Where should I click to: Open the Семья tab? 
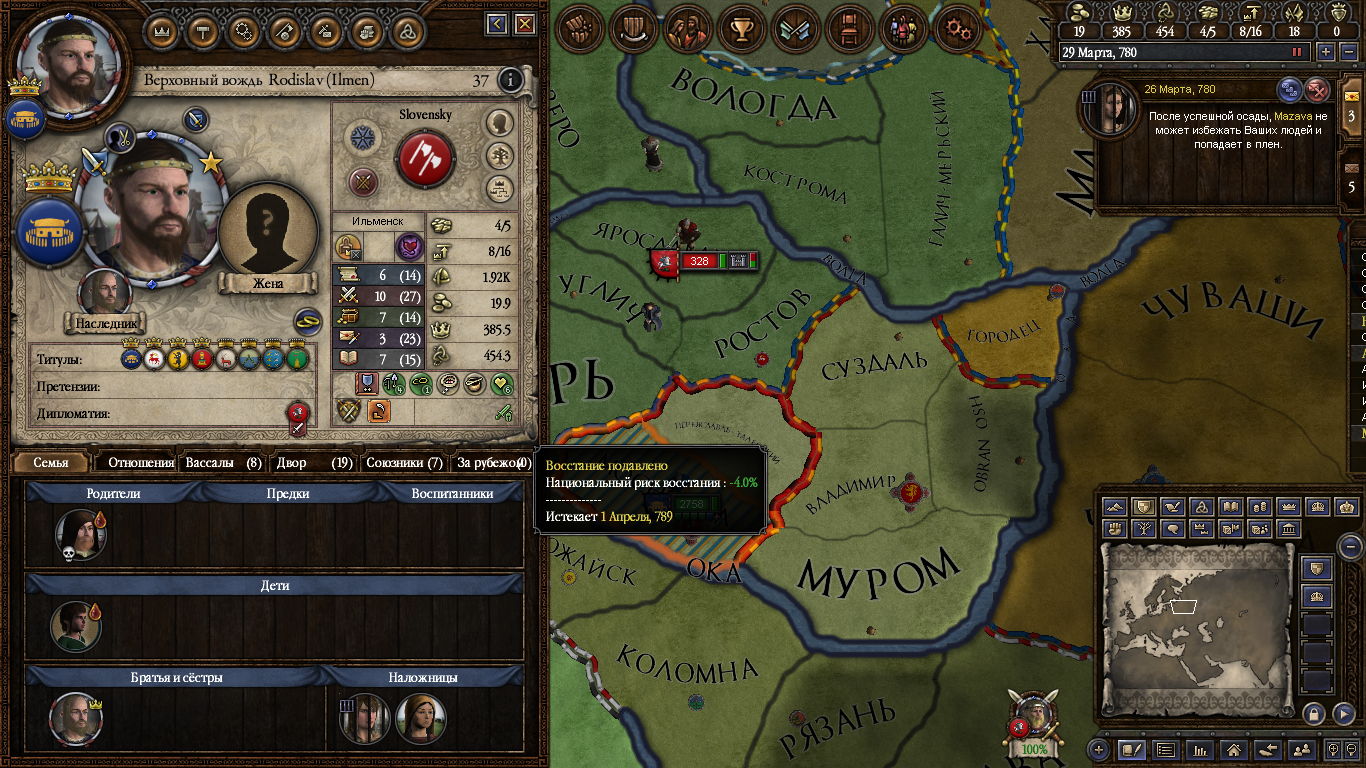click(x=51, y=463)
